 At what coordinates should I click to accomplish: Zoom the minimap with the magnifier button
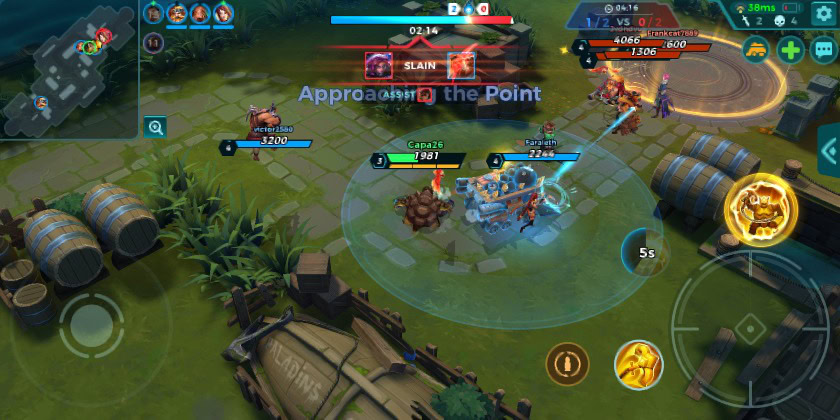point(154,127)
